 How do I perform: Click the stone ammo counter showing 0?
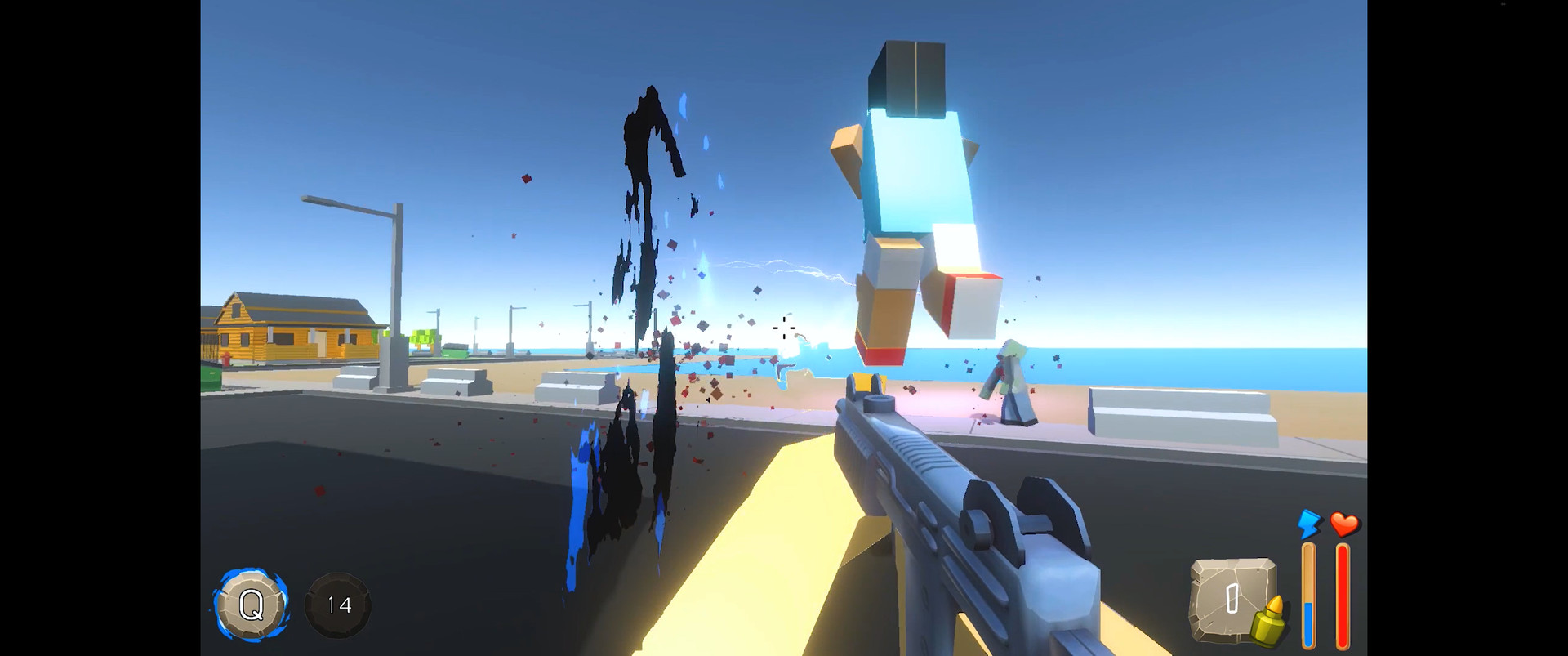pos(1227,600)
